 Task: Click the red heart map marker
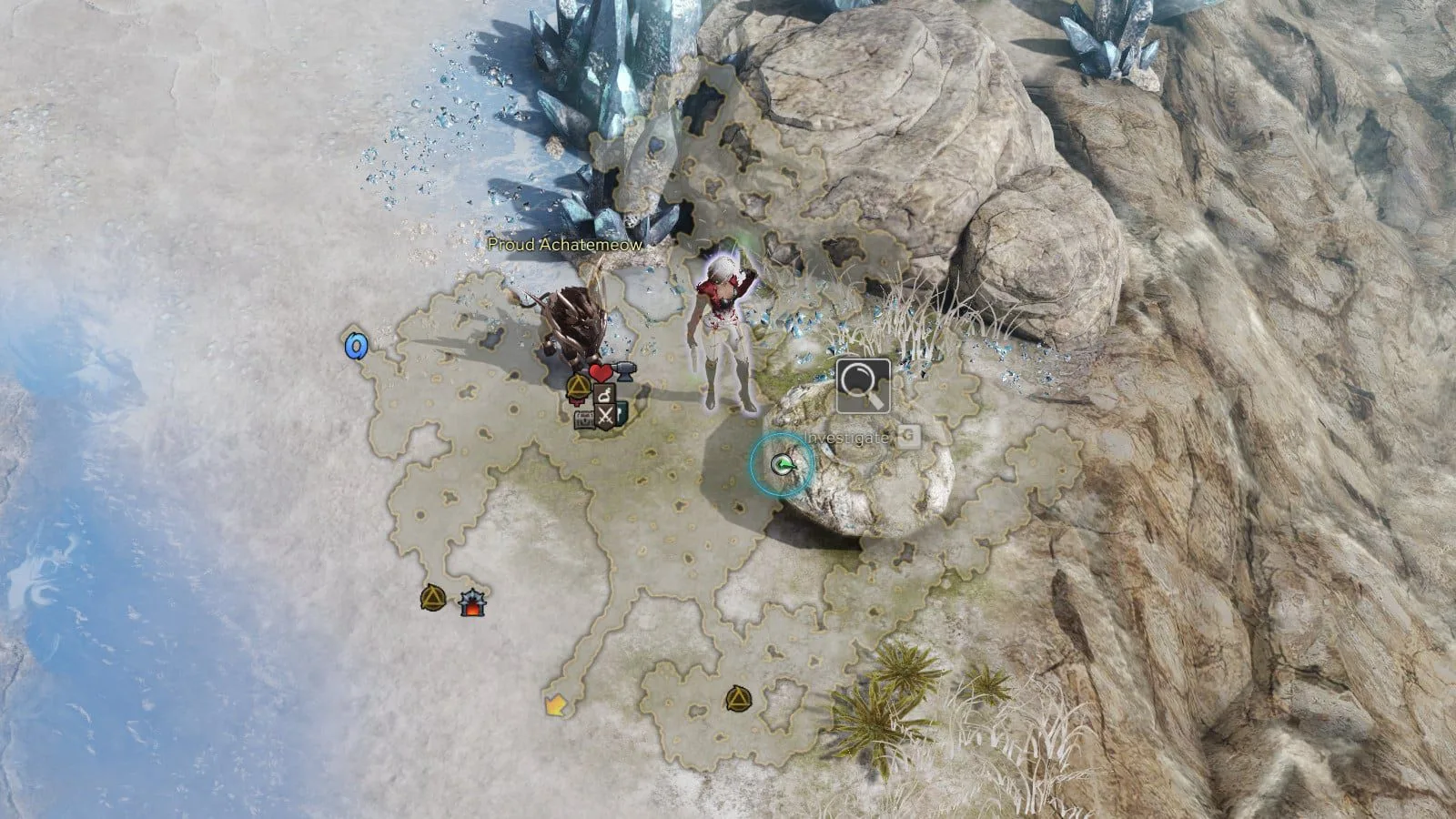coord(599,372)
